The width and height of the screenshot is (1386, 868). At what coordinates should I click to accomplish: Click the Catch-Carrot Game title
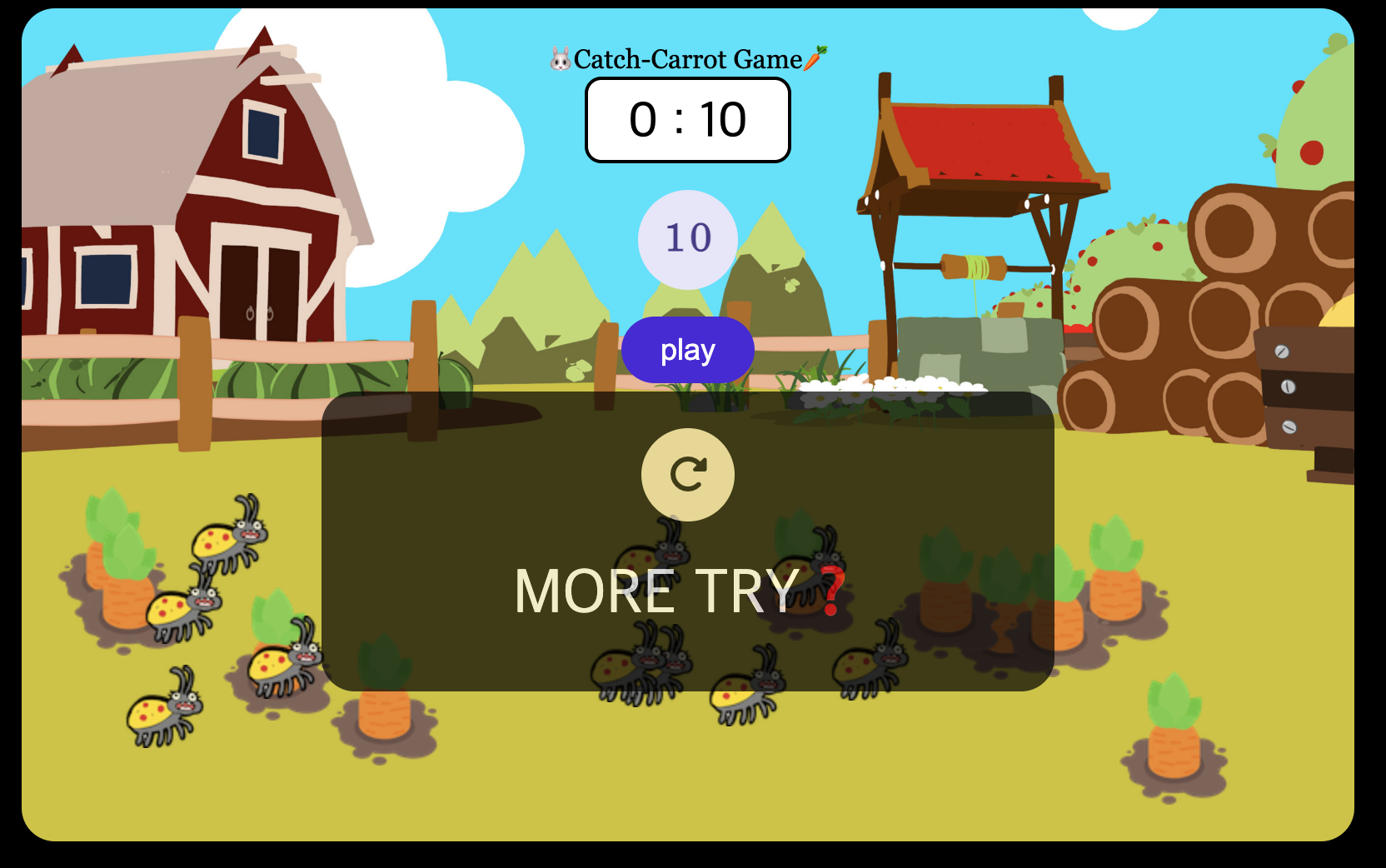pos(687,58)
